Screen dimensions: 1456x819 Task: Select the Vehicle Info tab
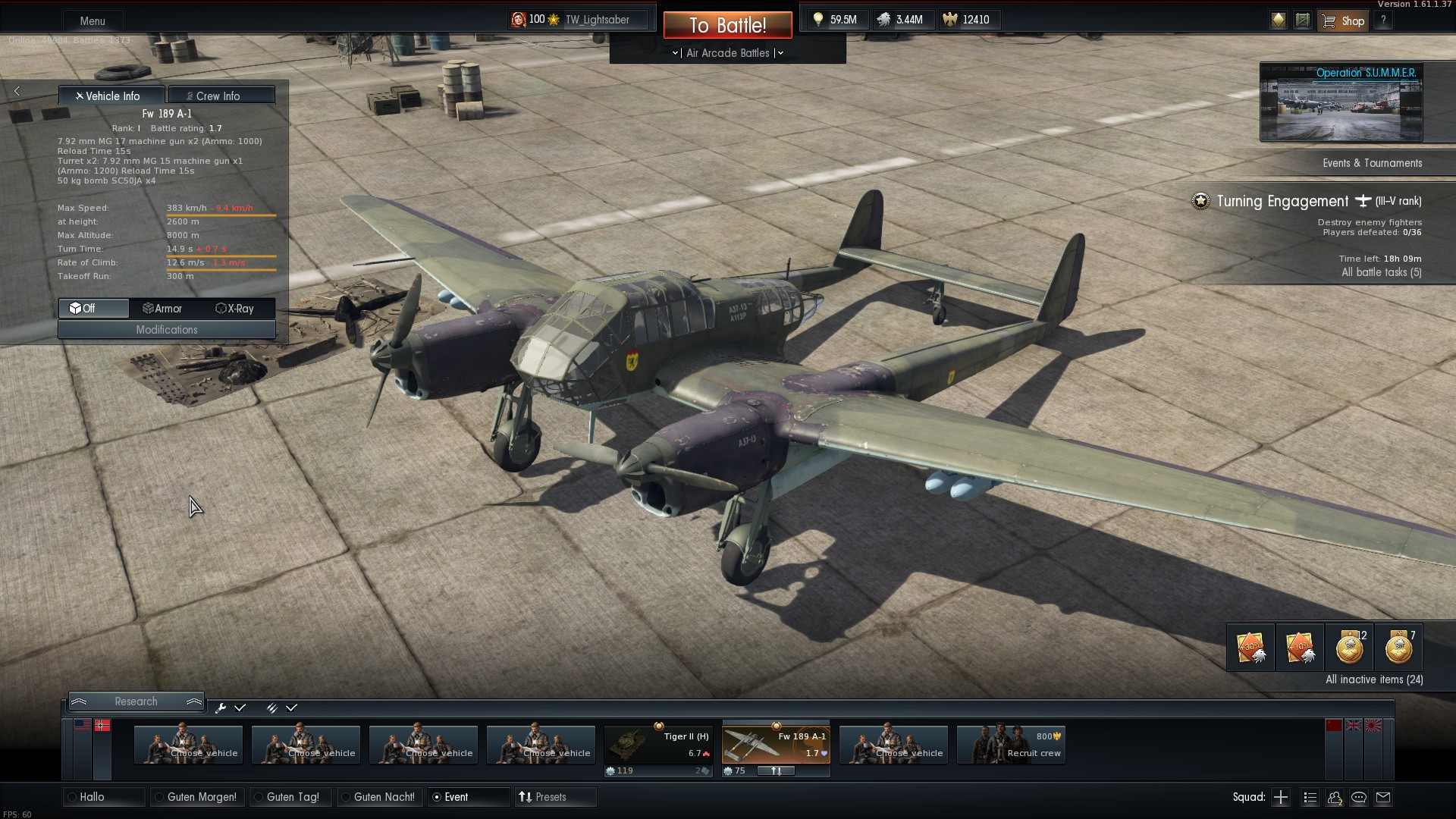(x=111, y=96)
